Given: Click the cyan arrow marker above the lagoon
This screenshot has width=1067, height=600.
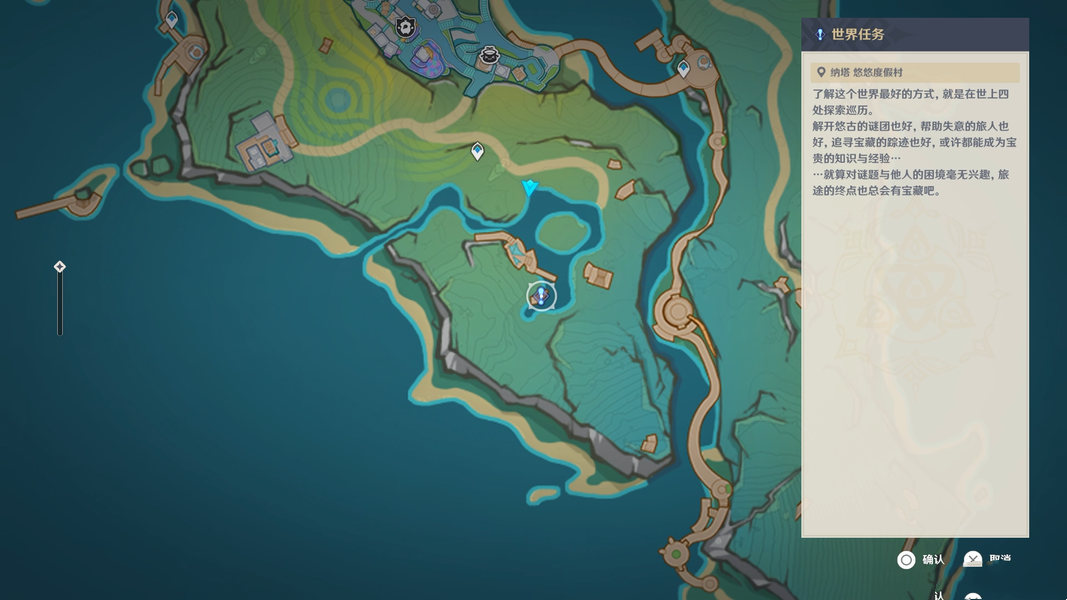Looking at the screenshot, I should click(530, 188).
